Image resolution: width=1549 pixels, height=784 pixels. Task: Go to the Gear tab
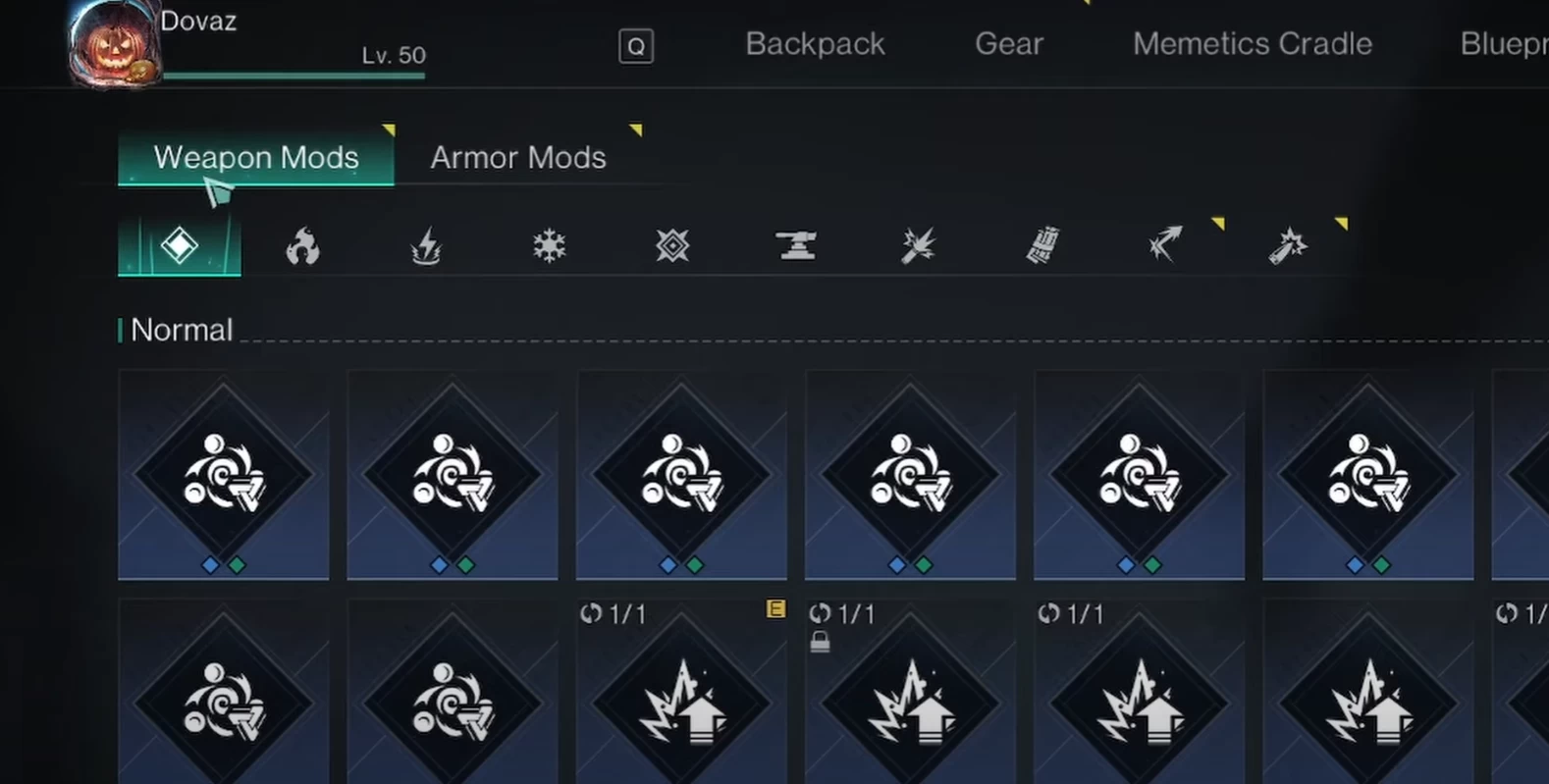point(1008,44)
